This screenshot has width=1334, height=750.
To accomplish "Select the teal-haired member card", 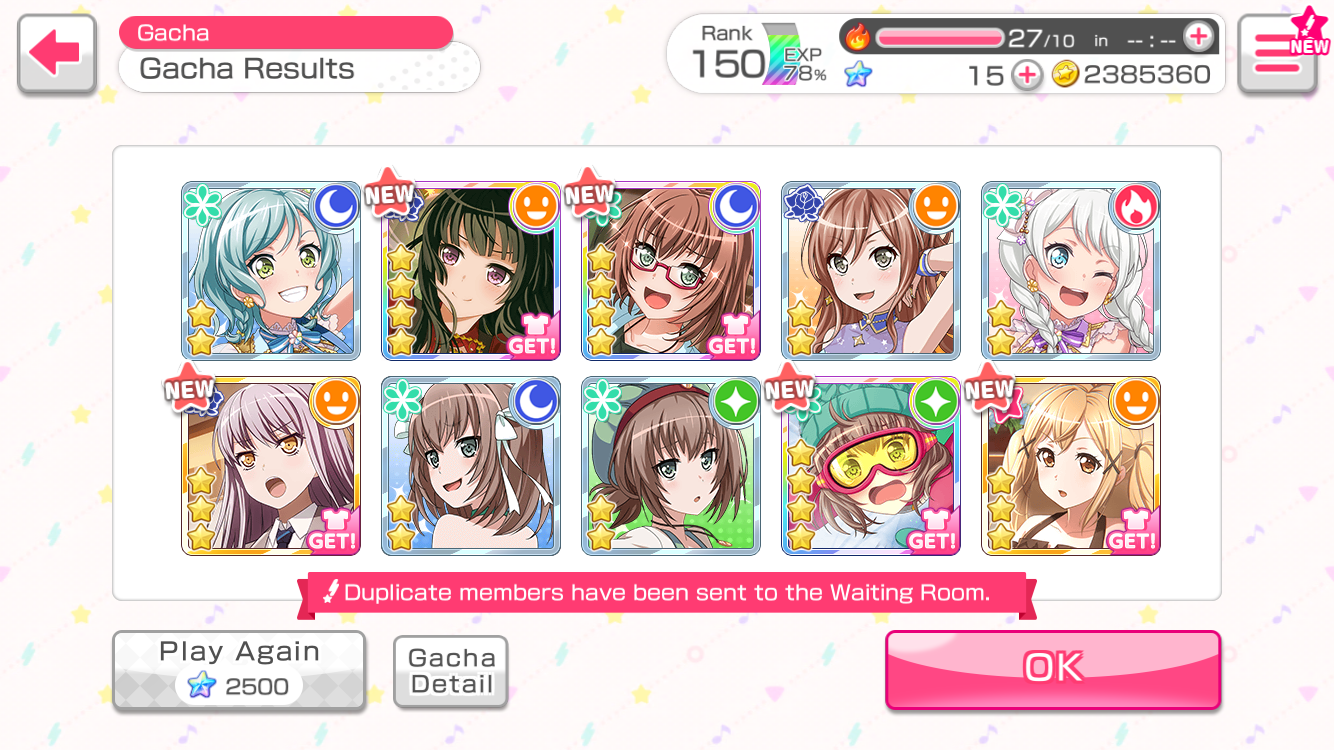I will point(271,271).
